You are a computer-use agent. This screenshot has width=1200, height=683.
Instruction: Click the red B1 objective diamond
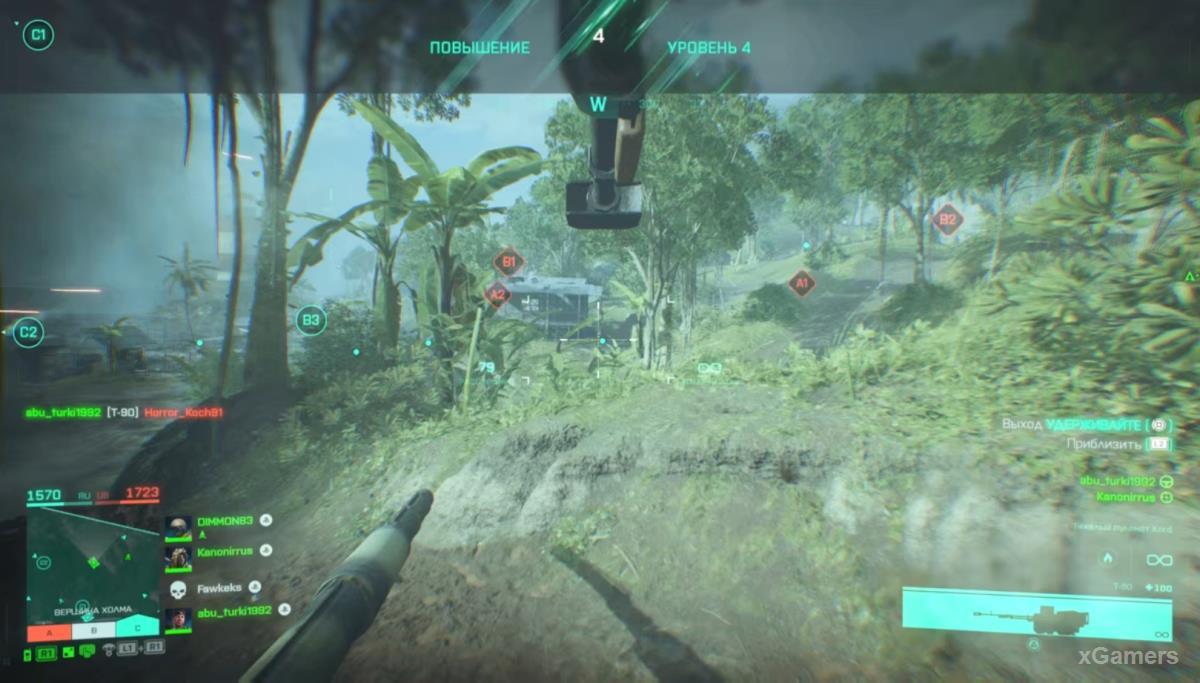509,263
